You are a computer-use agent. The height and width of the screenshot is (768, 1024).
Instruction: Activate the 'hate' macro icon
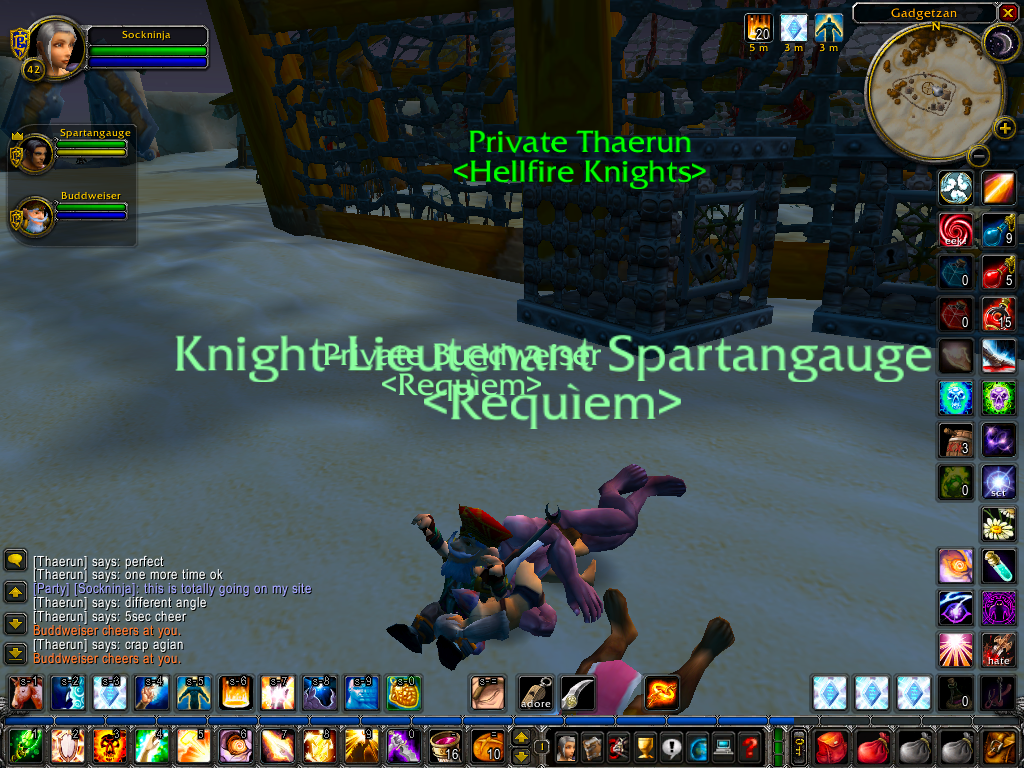pos(998,650)
